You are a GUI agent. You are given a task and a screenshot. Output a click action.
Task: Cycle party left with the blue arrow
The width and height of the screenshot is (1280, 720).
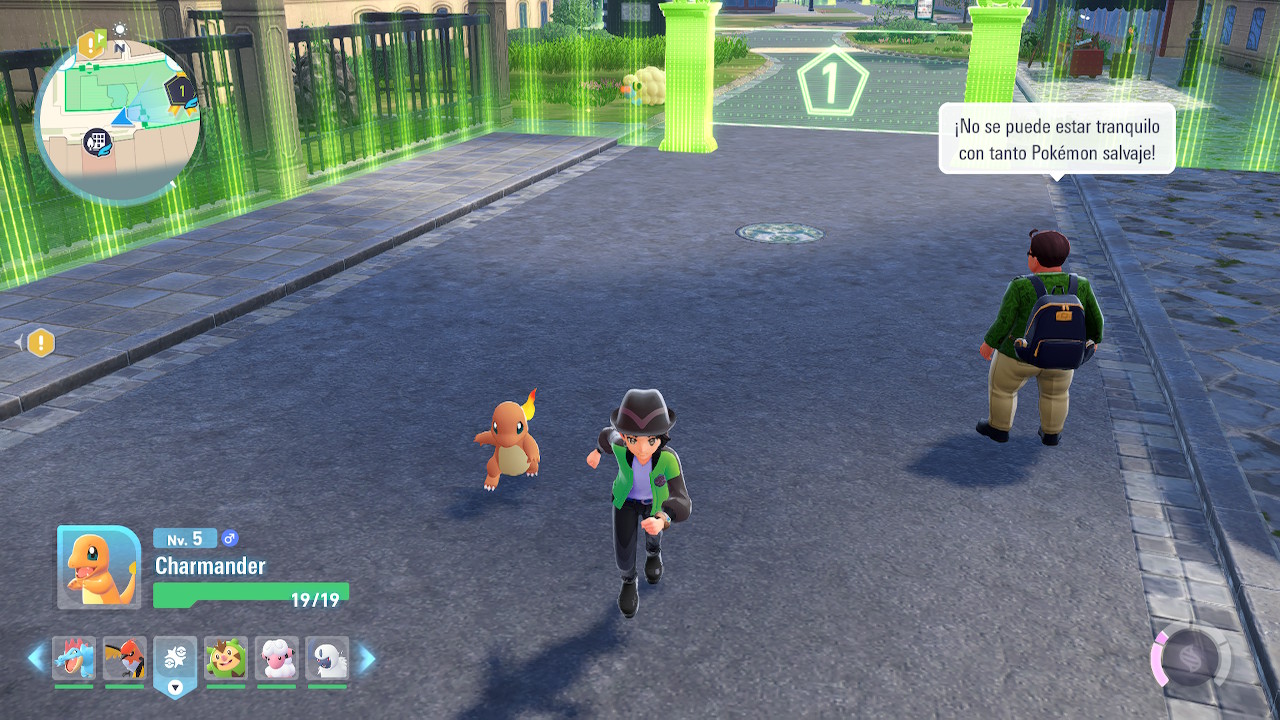coord(36,658)
